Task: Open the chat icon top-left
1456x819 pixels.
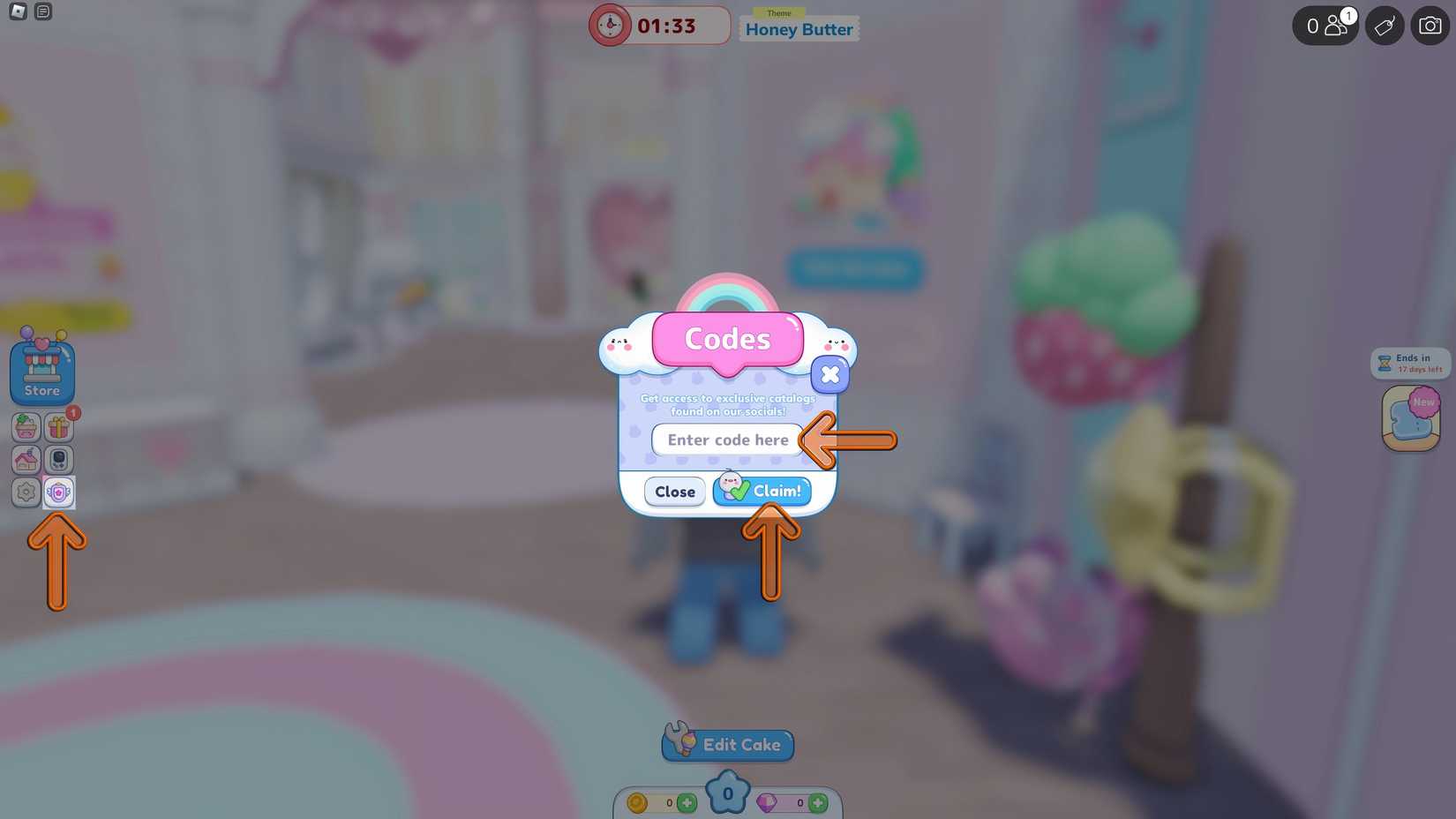Action: [42, 11]
